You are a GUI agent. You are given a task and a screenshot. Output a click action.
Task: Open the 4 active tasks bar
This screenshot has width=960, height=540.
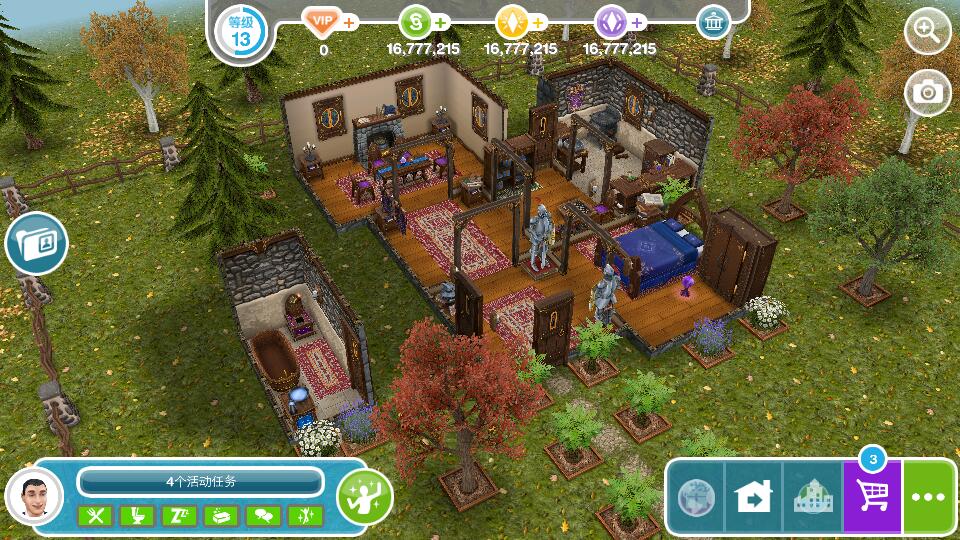(201, 482)
